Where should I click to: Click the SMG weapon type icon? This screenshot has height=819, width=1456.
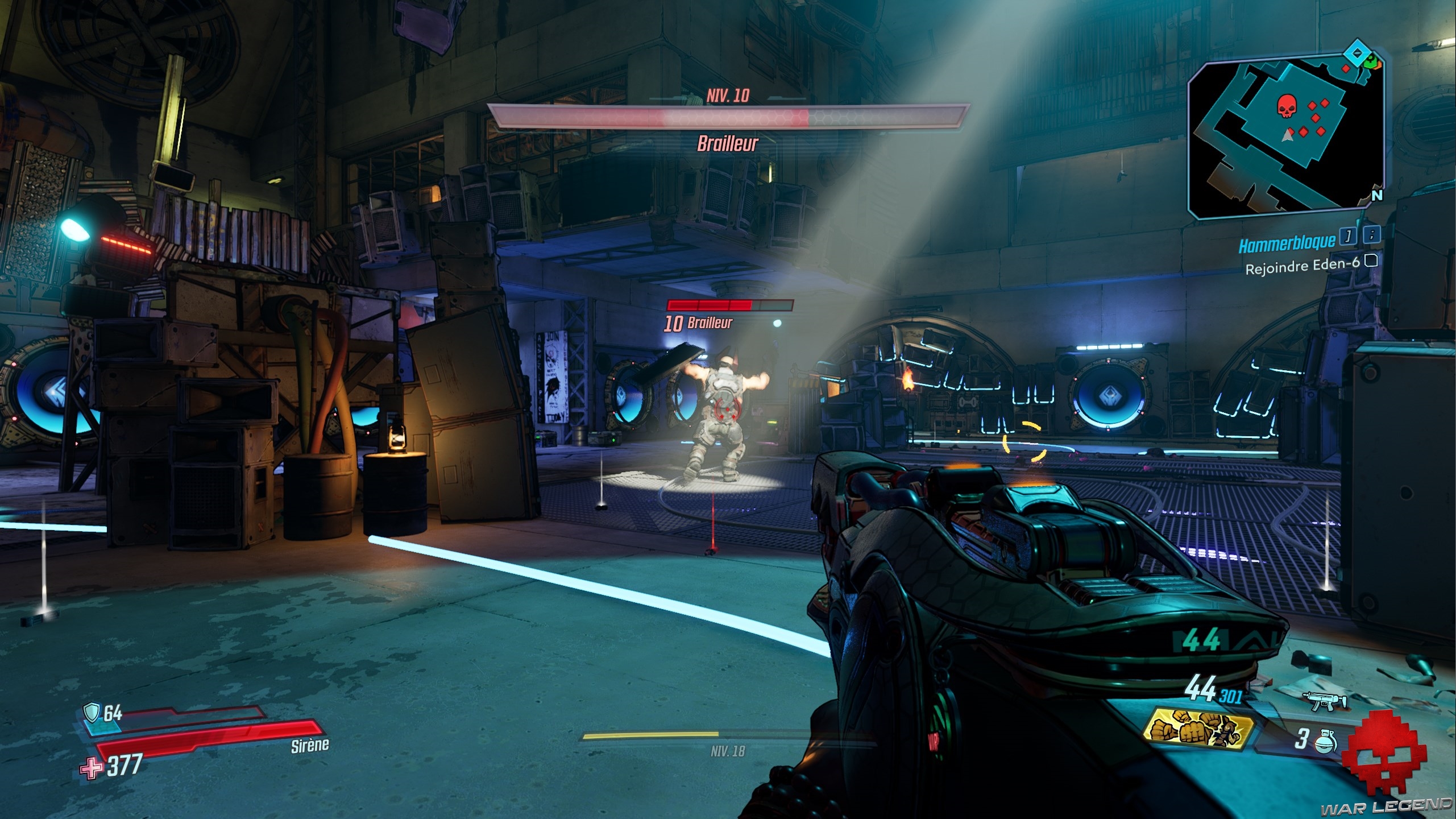click(x=1331, y=702)
